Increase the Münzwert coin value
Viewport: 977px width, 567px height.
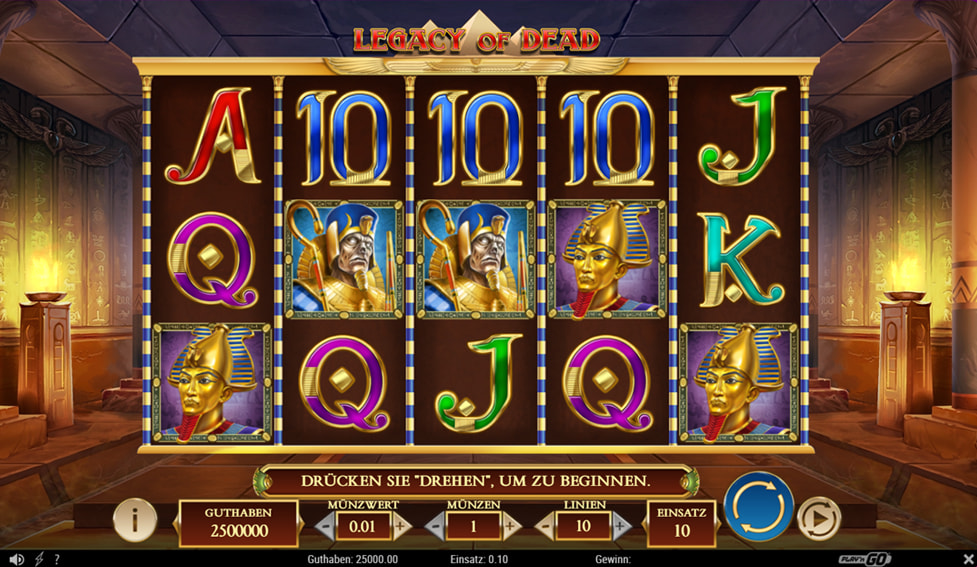coord(401,524)
